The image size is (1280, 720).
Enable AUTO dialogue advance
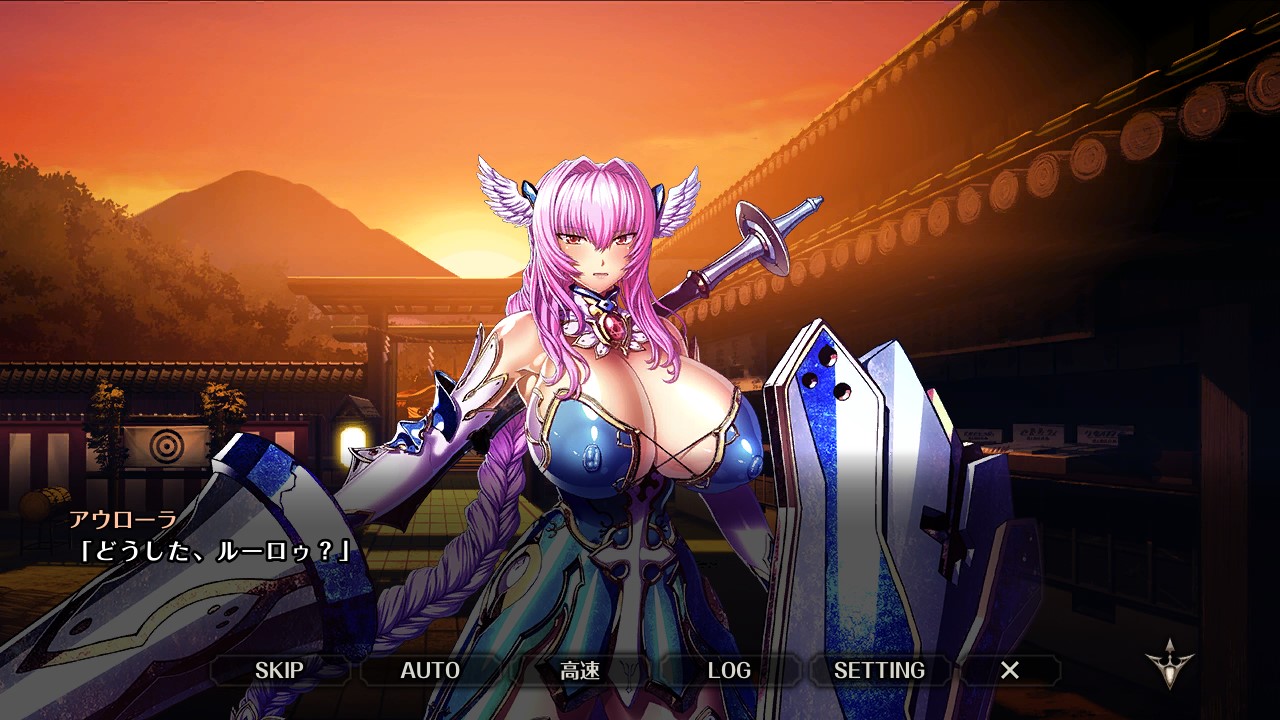[x=430, y=670]
